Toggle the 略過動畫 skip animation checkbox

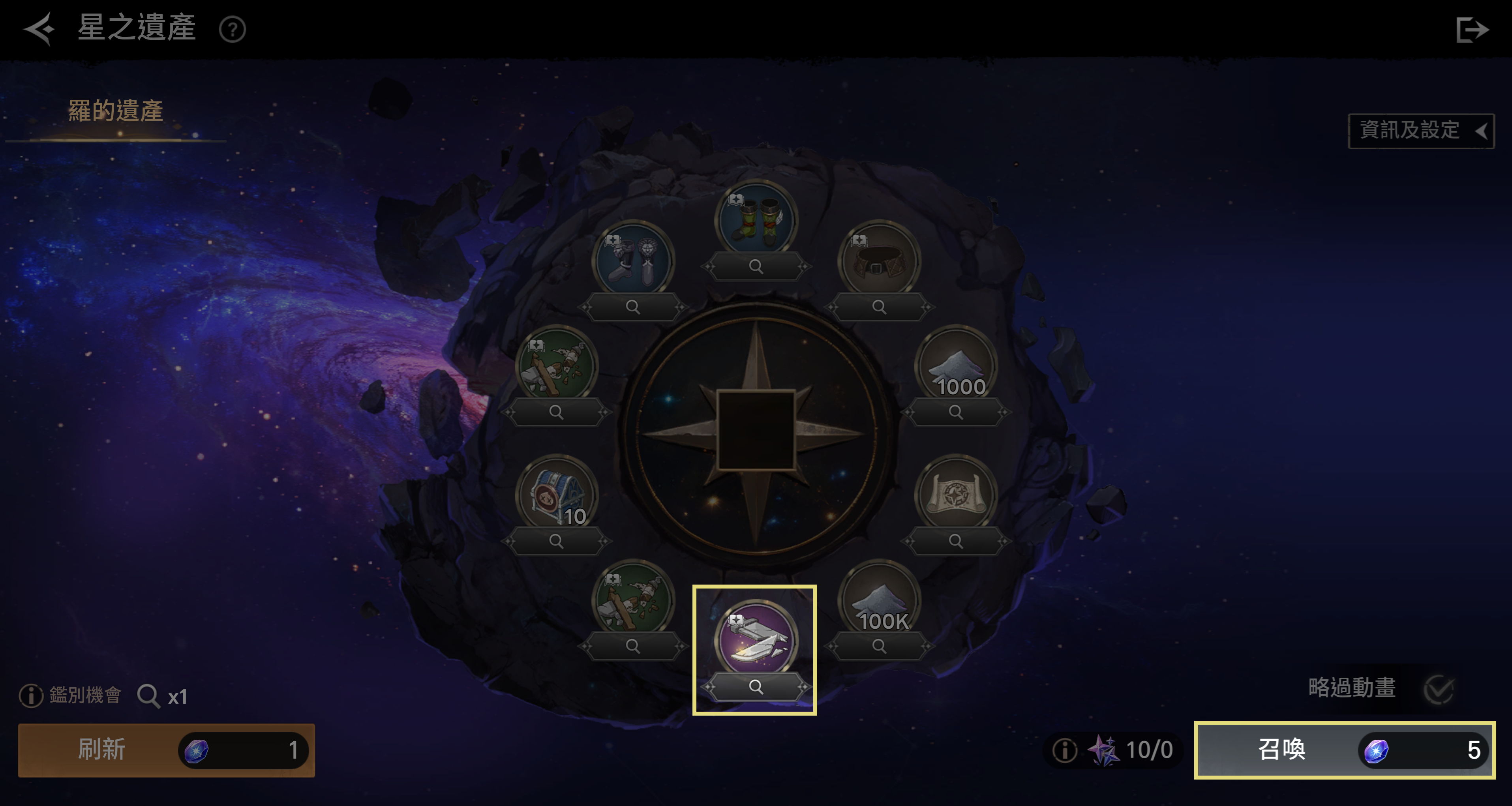(x=1439, y=689)
